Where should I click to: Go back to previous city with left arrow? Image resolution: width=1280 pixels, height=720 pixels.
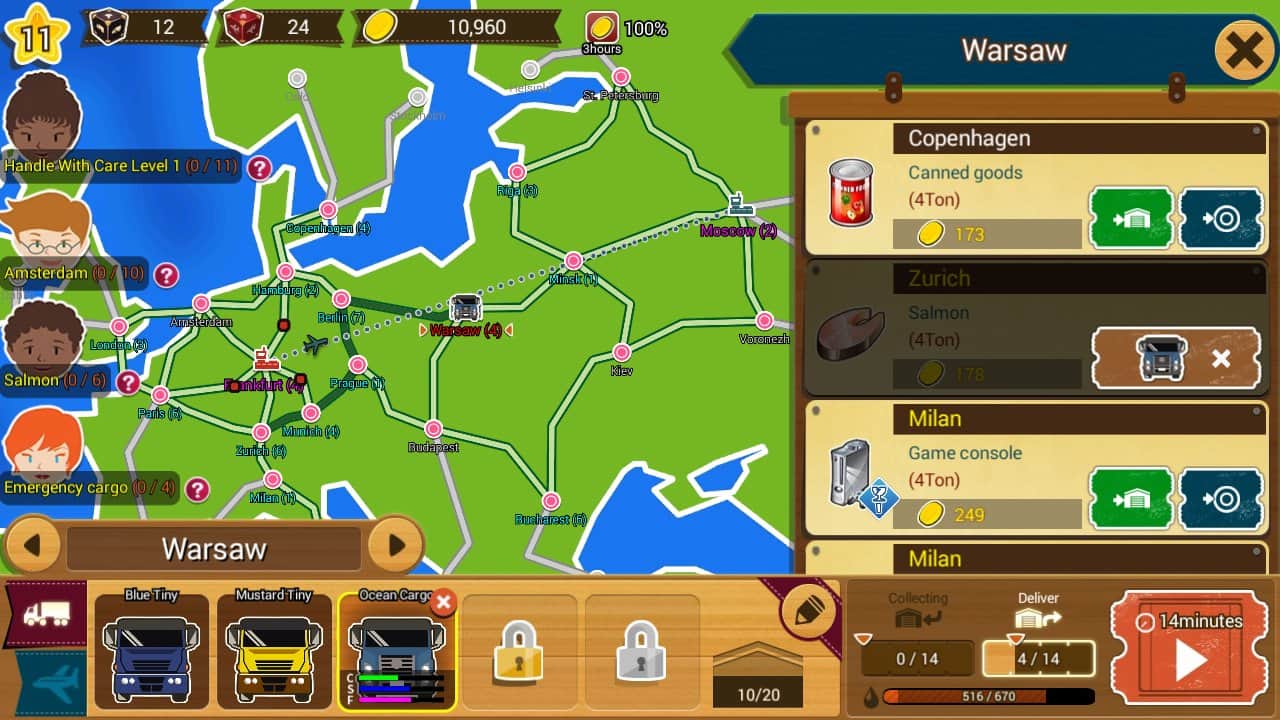34,547
